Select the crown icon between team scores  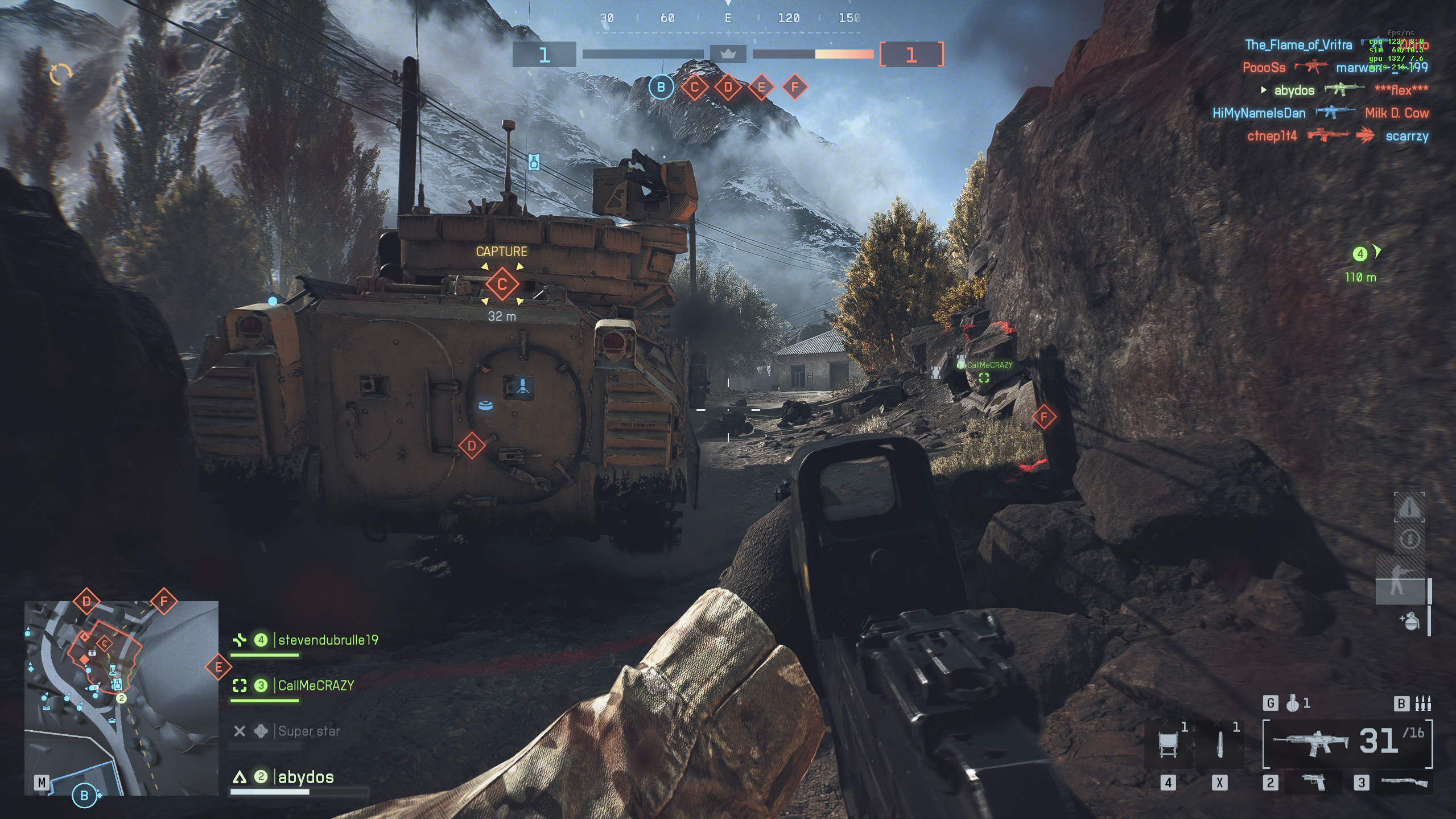(x=728, y=55)
